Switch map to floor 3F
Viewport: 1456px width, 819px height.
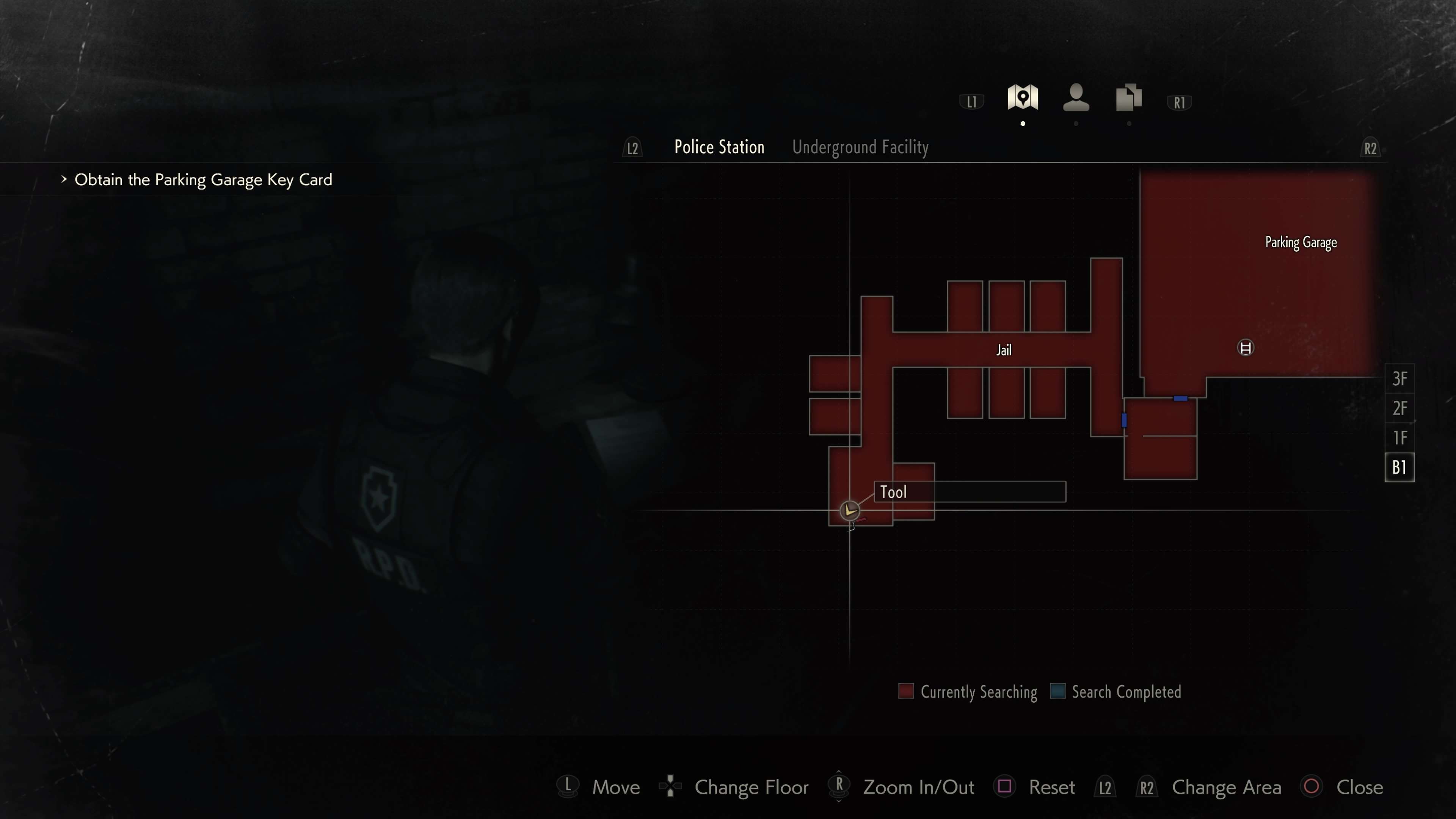(x=1399, y=379)
